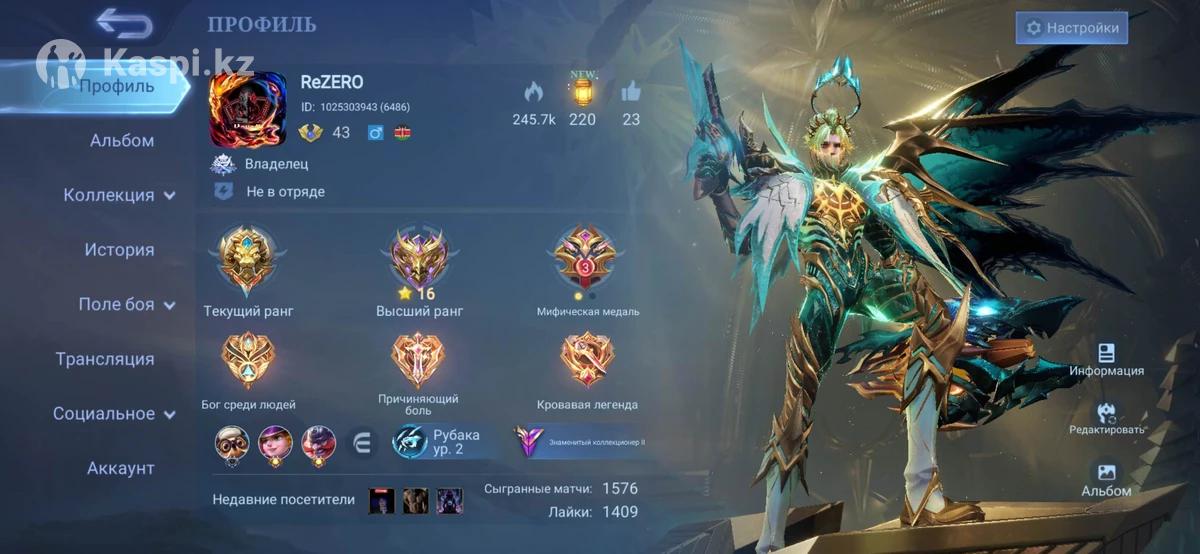Open the Высший ранг badge

[419, 255]
